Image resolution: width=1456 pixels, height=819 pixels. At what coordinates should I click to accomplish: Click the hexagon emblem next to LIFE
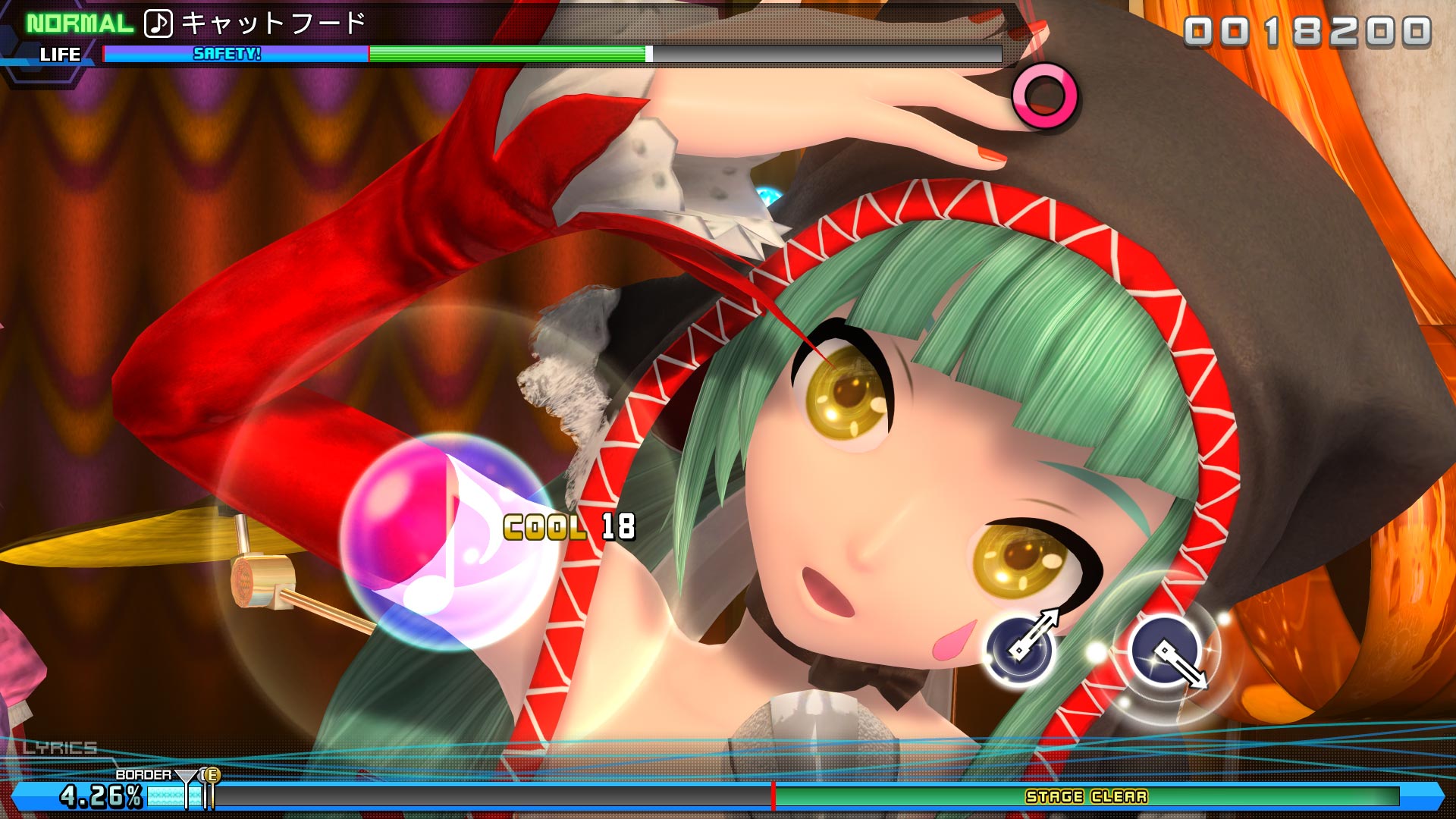point(11,41)
